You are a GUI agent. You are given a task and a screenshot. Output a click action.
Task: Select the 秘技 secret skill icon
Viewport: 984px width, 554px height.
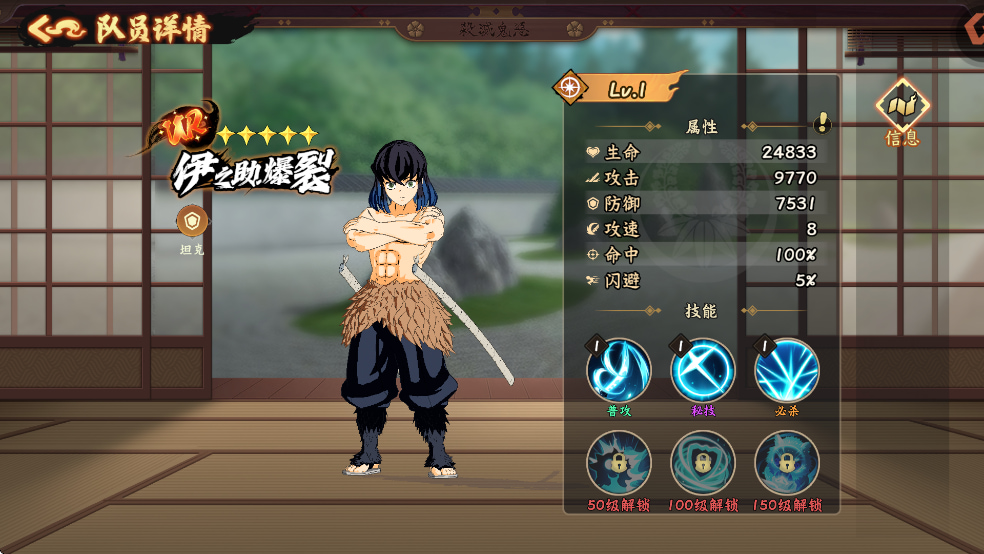pos(703,371)
